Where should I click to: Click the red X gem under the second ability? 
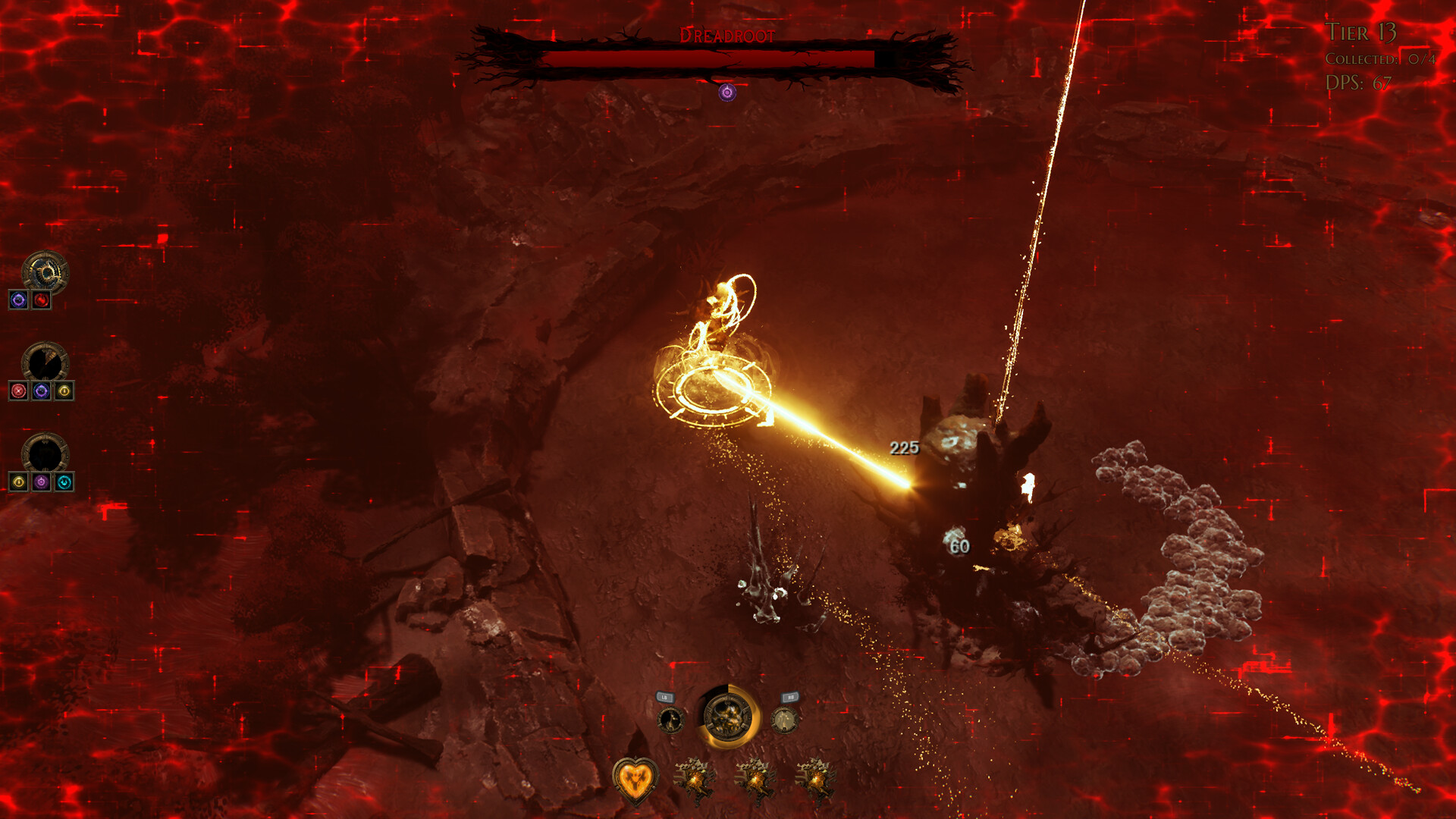[17, 391]
